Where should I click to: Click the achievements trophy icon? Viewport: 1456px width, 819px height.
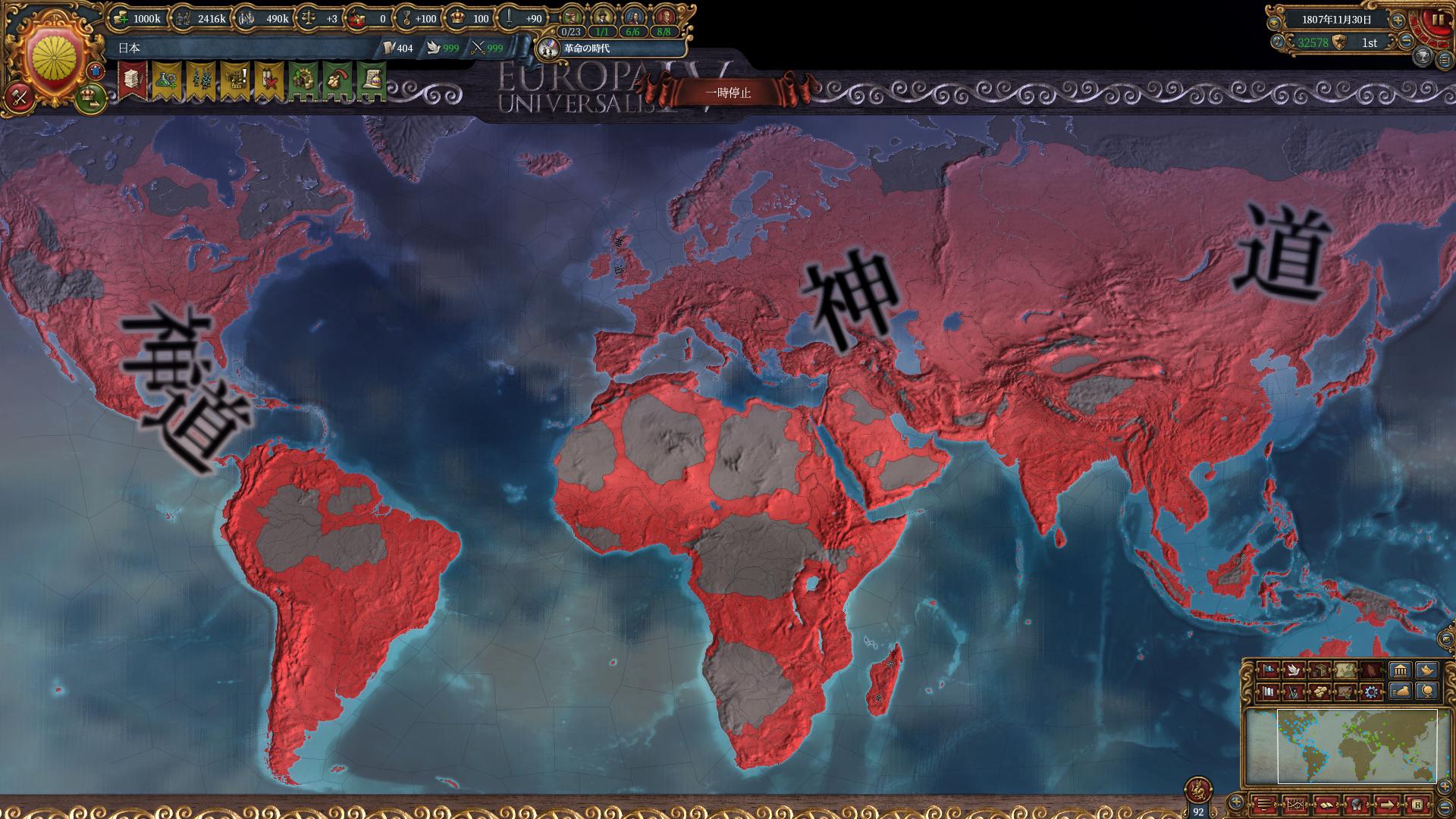[x=1423, y=57]
